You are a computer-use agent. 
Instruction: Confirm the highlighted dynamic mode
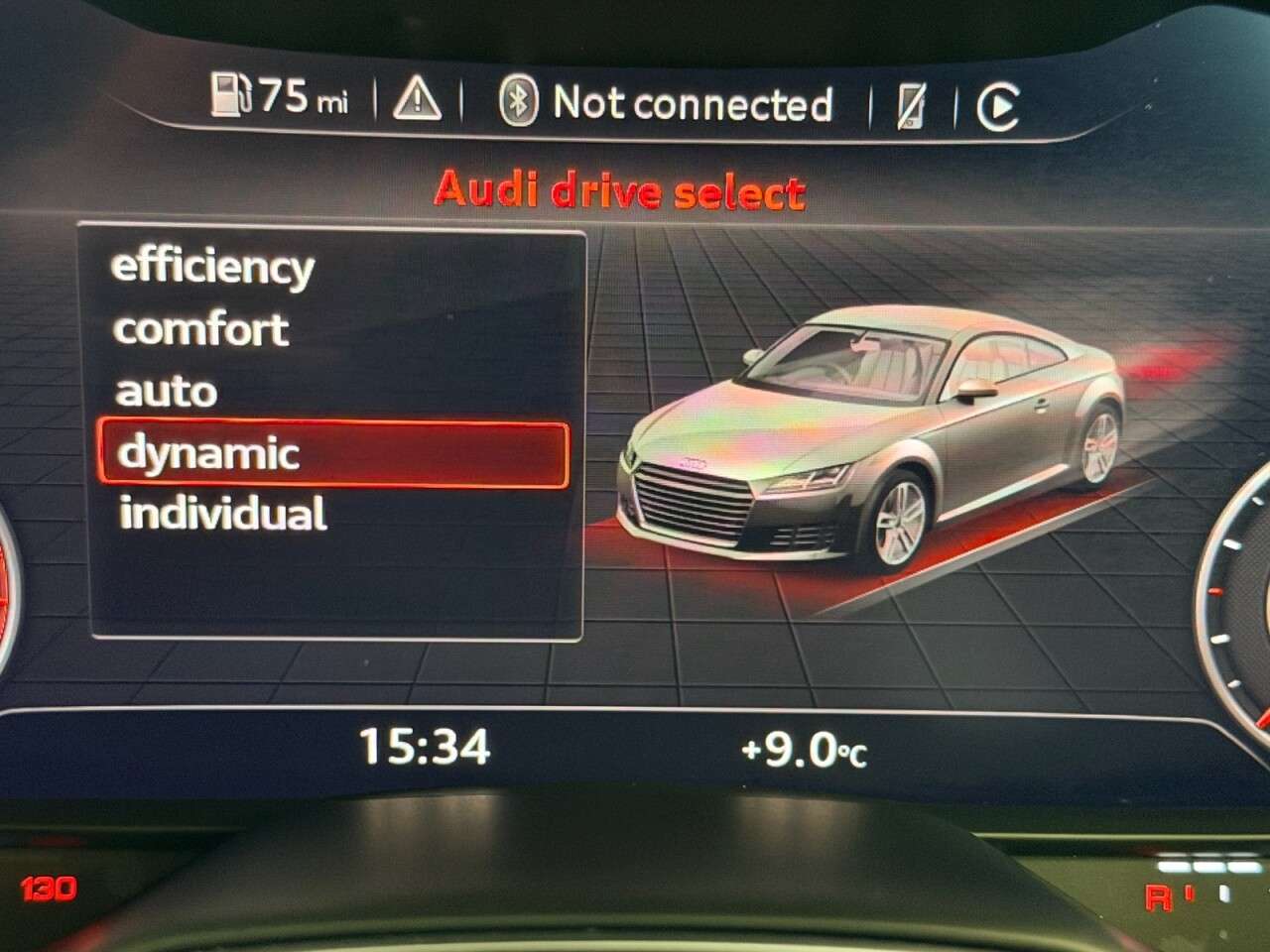pyautogui.click(x=208, y=455)
